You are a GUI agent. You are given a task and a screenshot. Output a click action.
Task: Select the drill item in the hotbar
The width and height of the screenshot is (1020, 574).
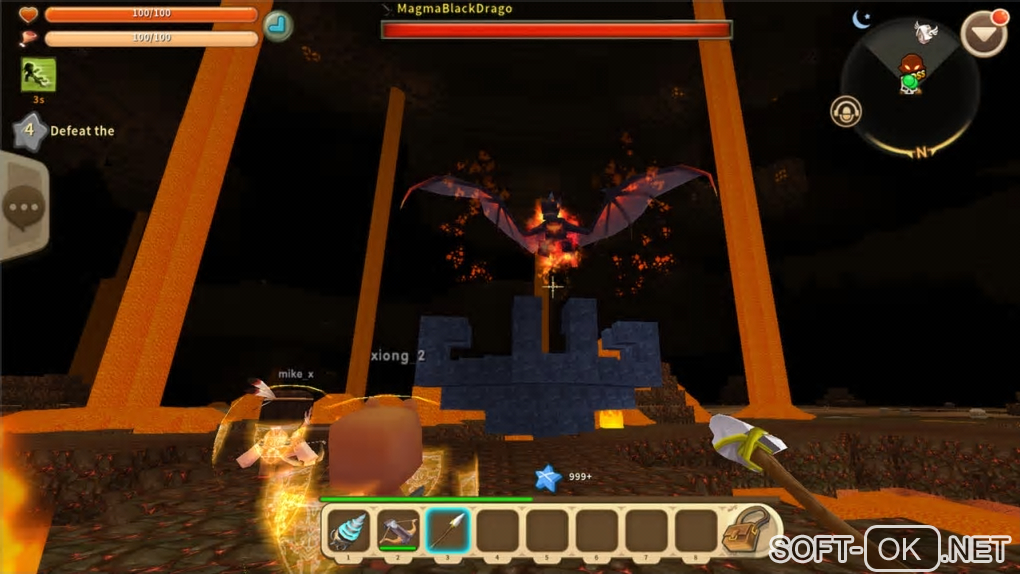348,530
